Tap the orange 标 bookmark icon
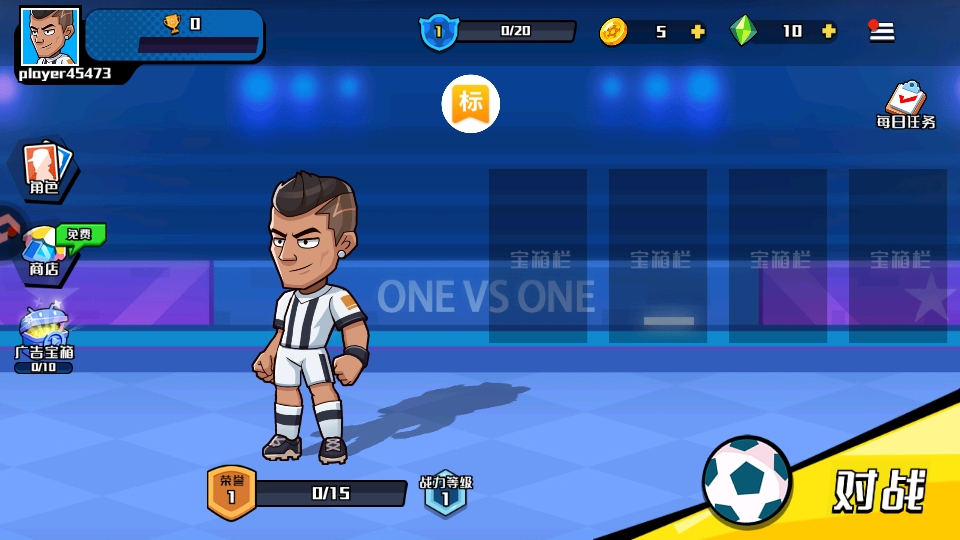Viewport: 960px width, 540px height. pos(471,103)
